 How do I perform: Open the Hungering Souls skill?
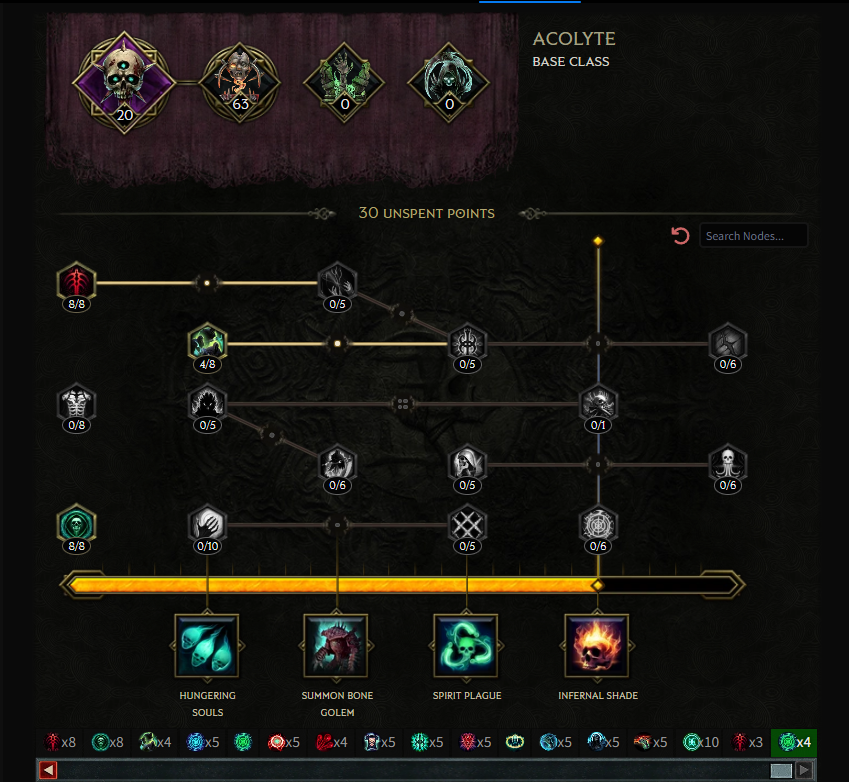click(207, 646)
